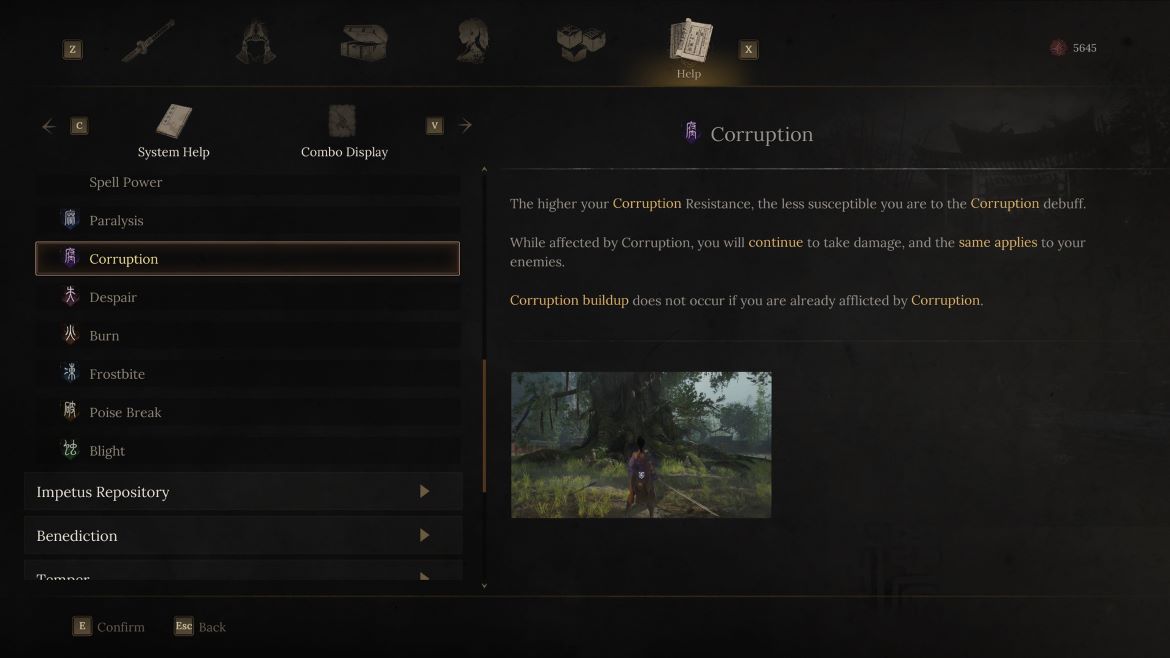Open the sword weapon tab

click(148, 42)
